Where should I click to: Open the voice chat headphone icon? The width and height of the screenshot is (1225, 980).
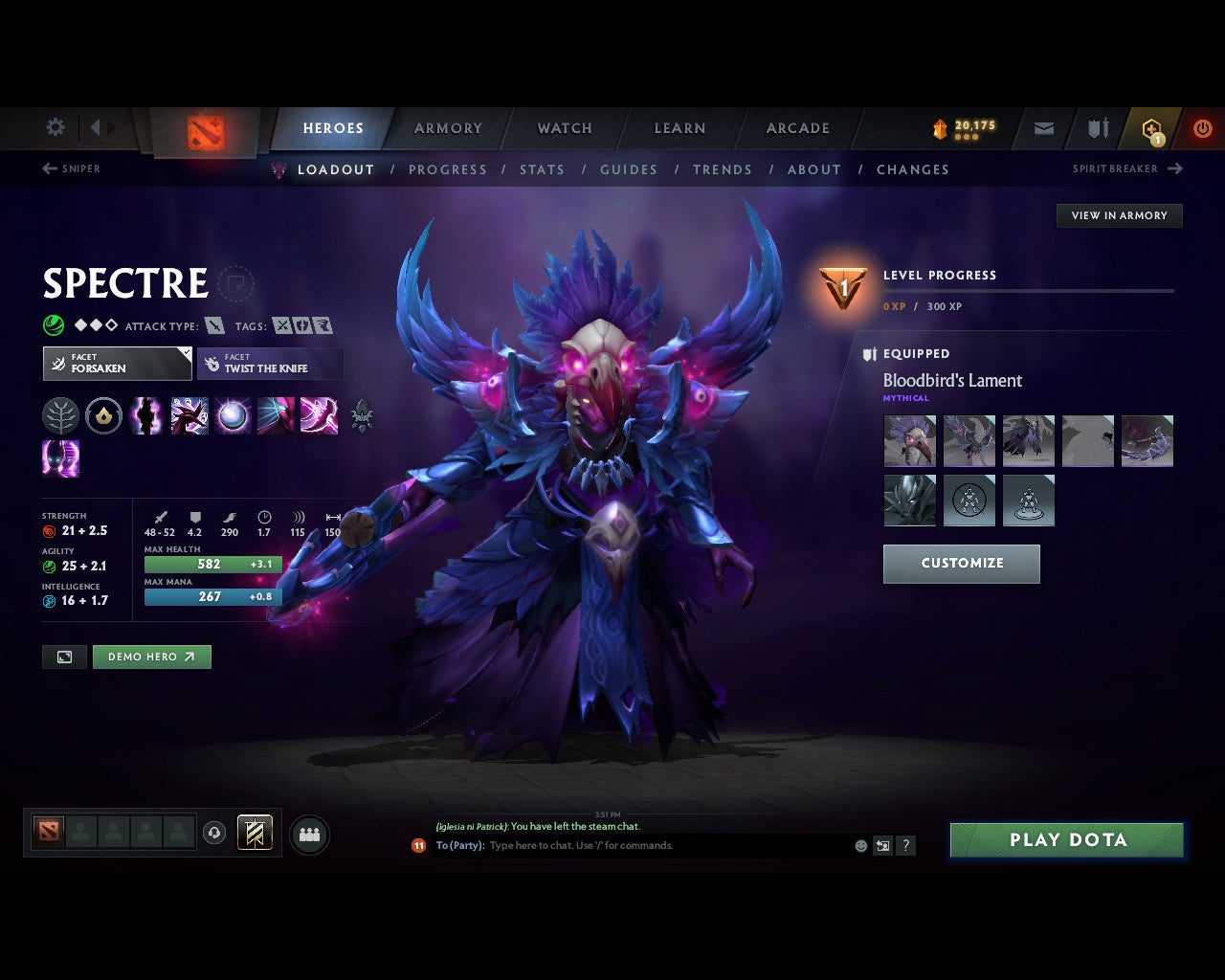[x=213, y=833]
